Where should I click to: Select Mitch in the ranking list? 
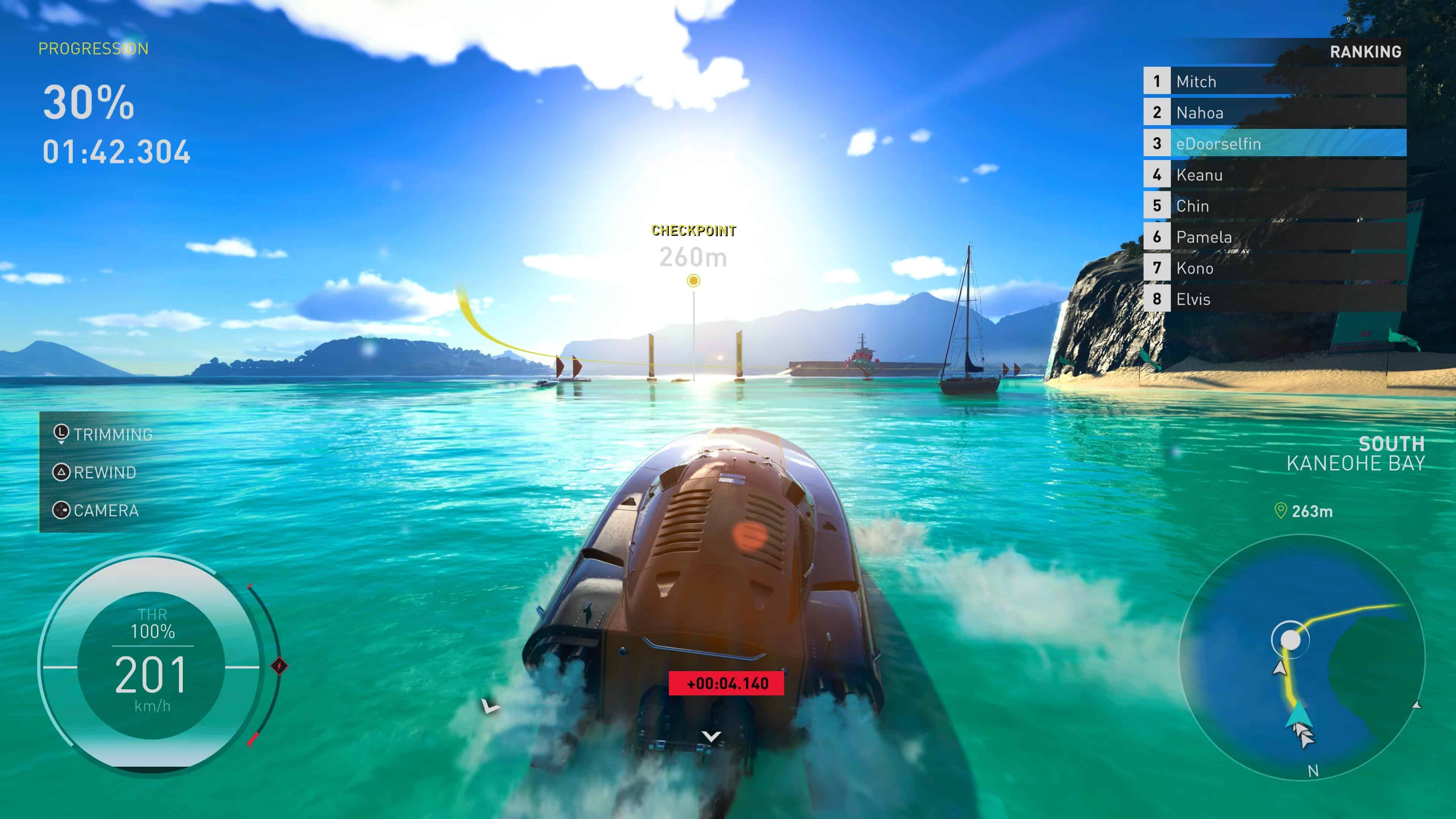coord(1274,82)
